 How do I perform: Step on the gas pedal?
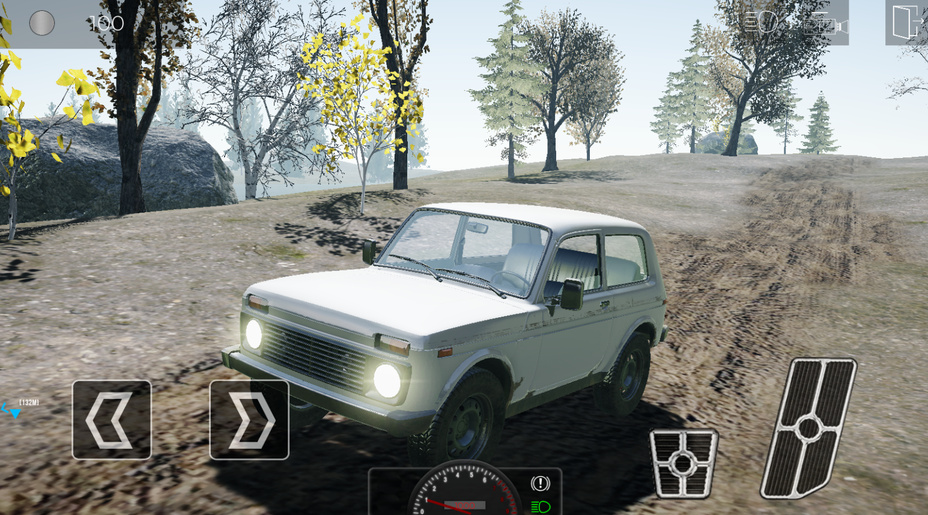808,427
